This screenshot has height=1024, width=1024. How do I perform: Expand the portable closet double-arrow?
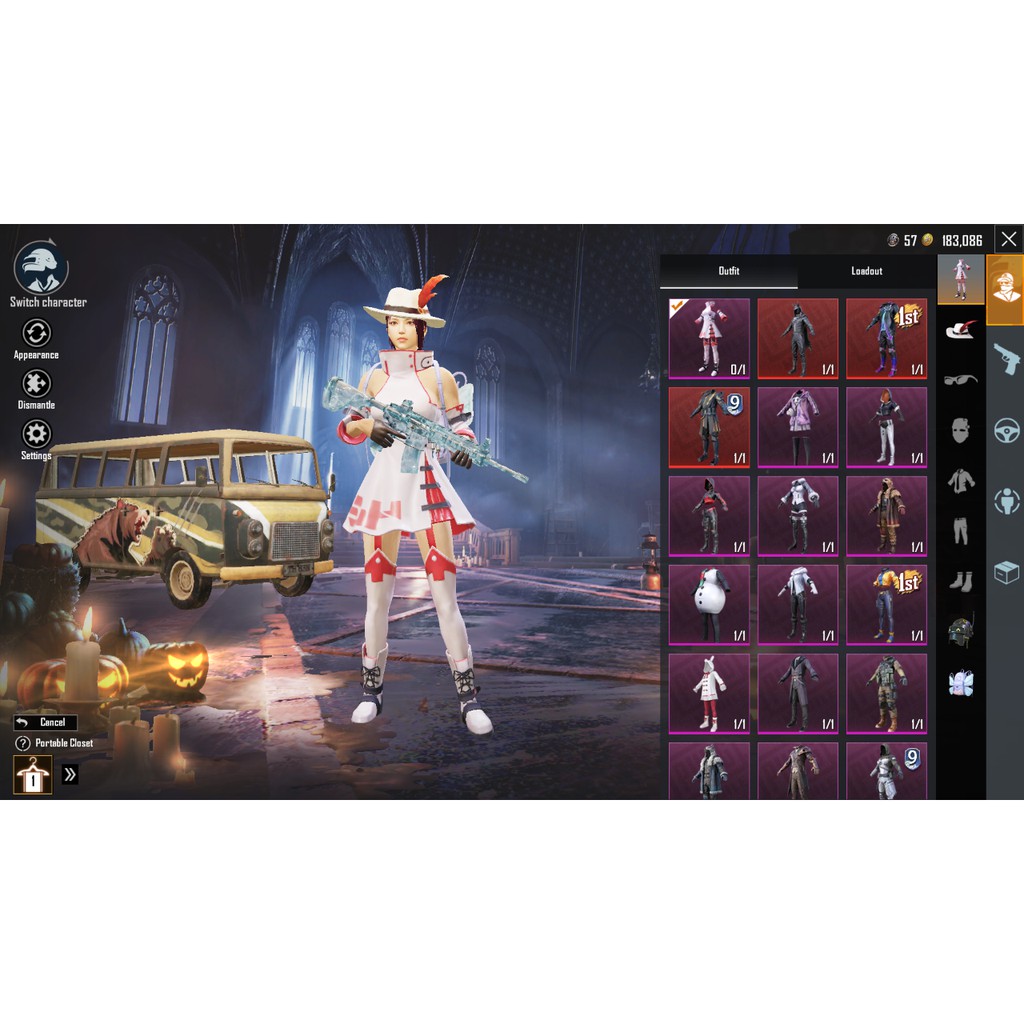tap(70, 774)
